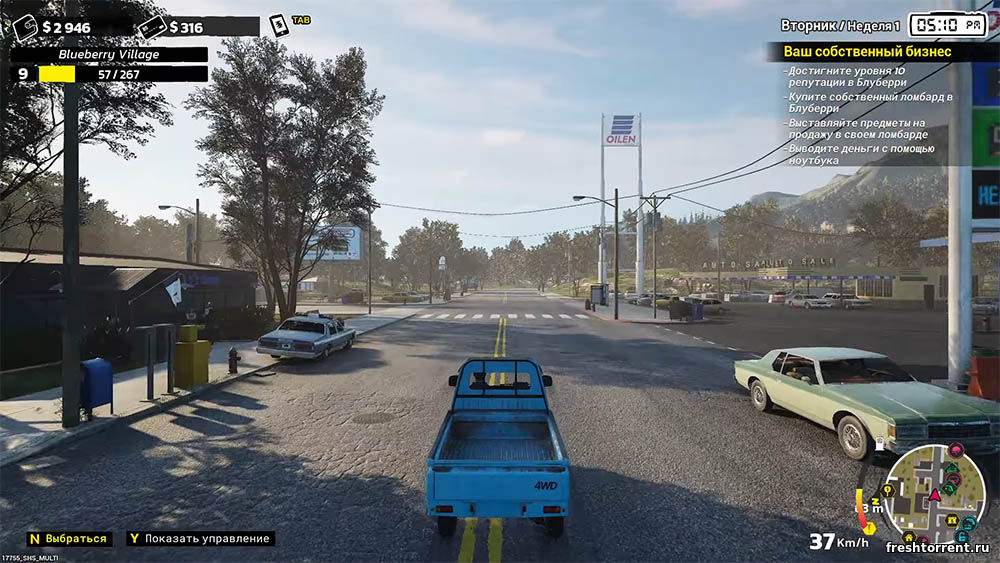Select the Ваш собственный бизнес quest header
This screenshot has height=563, width=1000.
(x=867, y=51)
